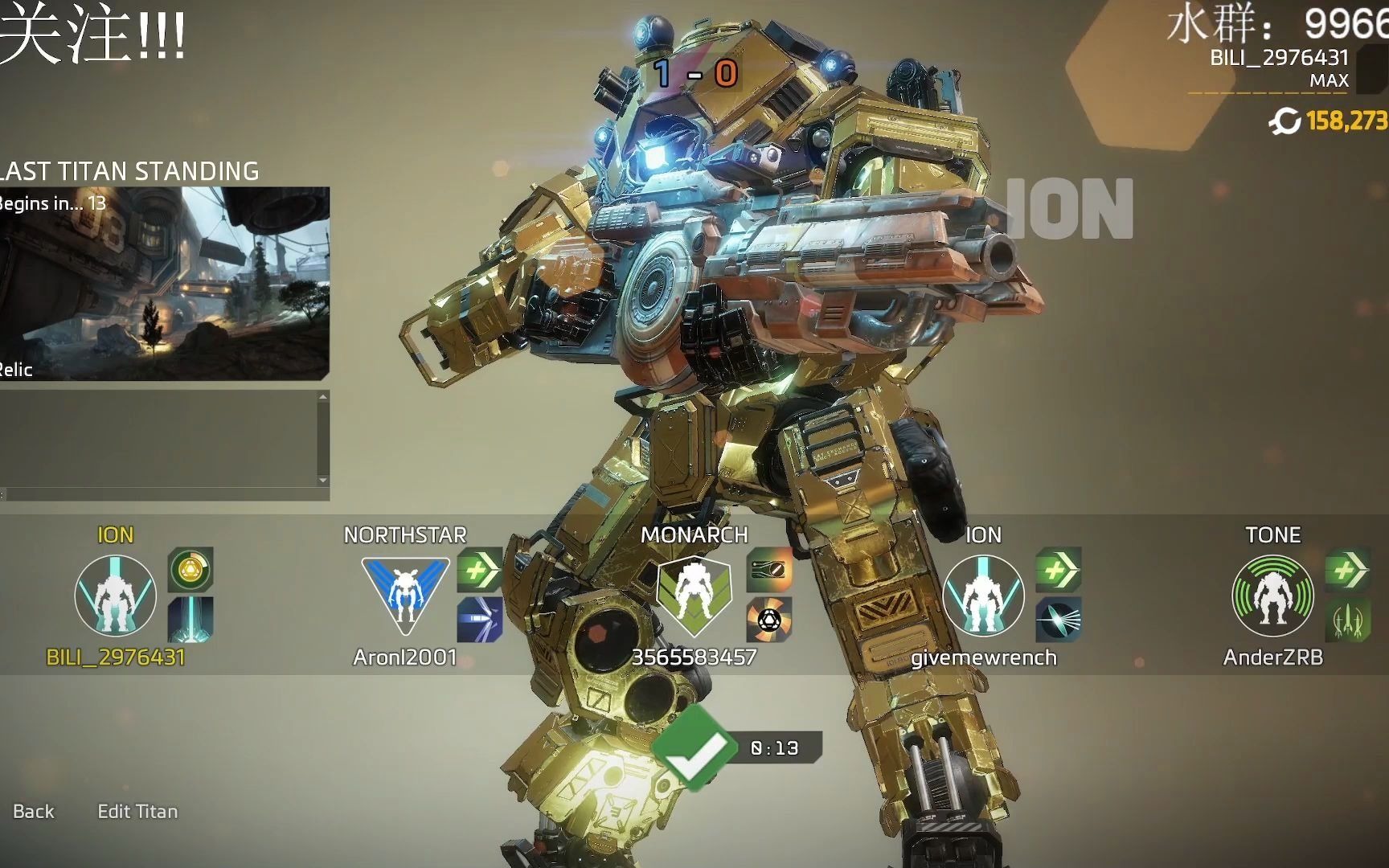Go back with the Back button

[x=34, y=812]
